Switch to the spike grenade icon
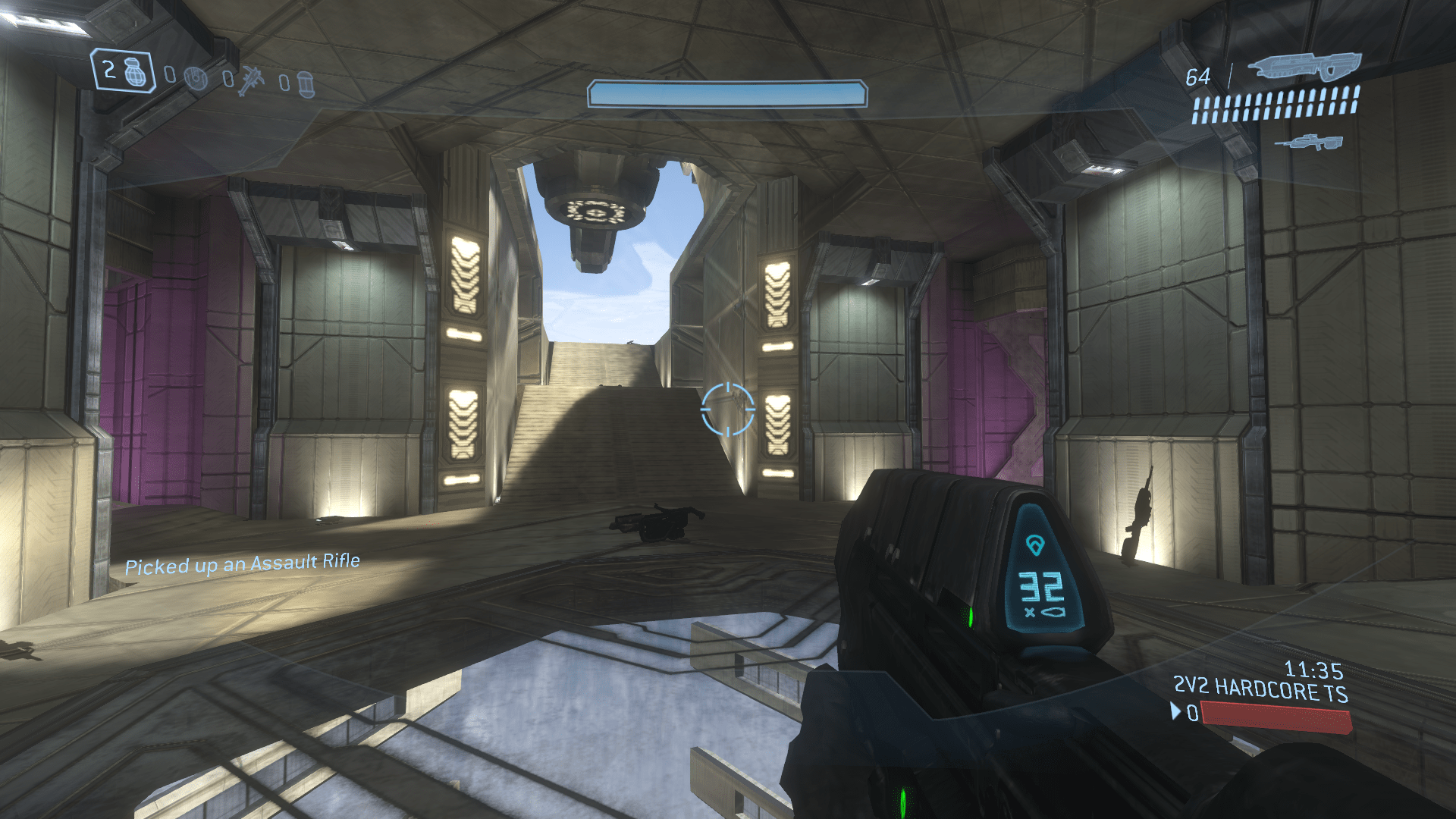The width and height of the screenshot is (1456, 819). tap(250, 80)
